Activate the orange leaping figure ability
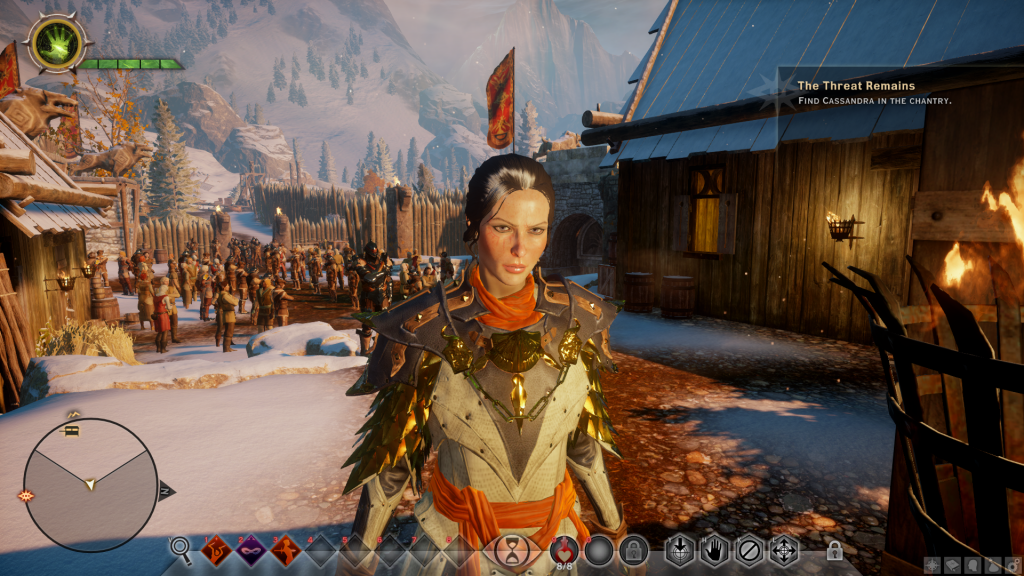1024x576 pixels. (286, 549)
